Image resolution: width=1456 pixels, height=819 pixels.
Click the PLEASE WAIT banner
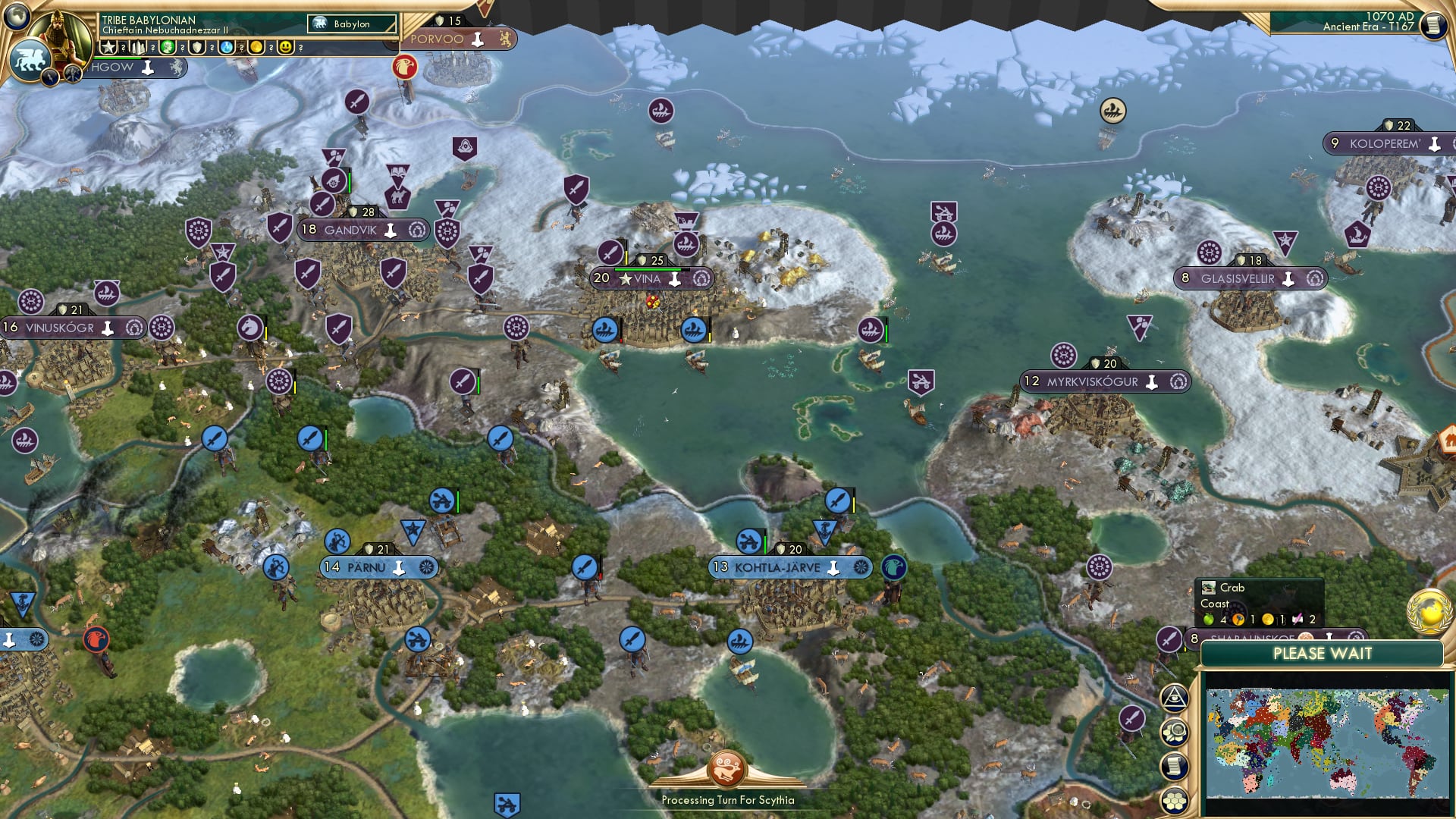click(1323, 653)
